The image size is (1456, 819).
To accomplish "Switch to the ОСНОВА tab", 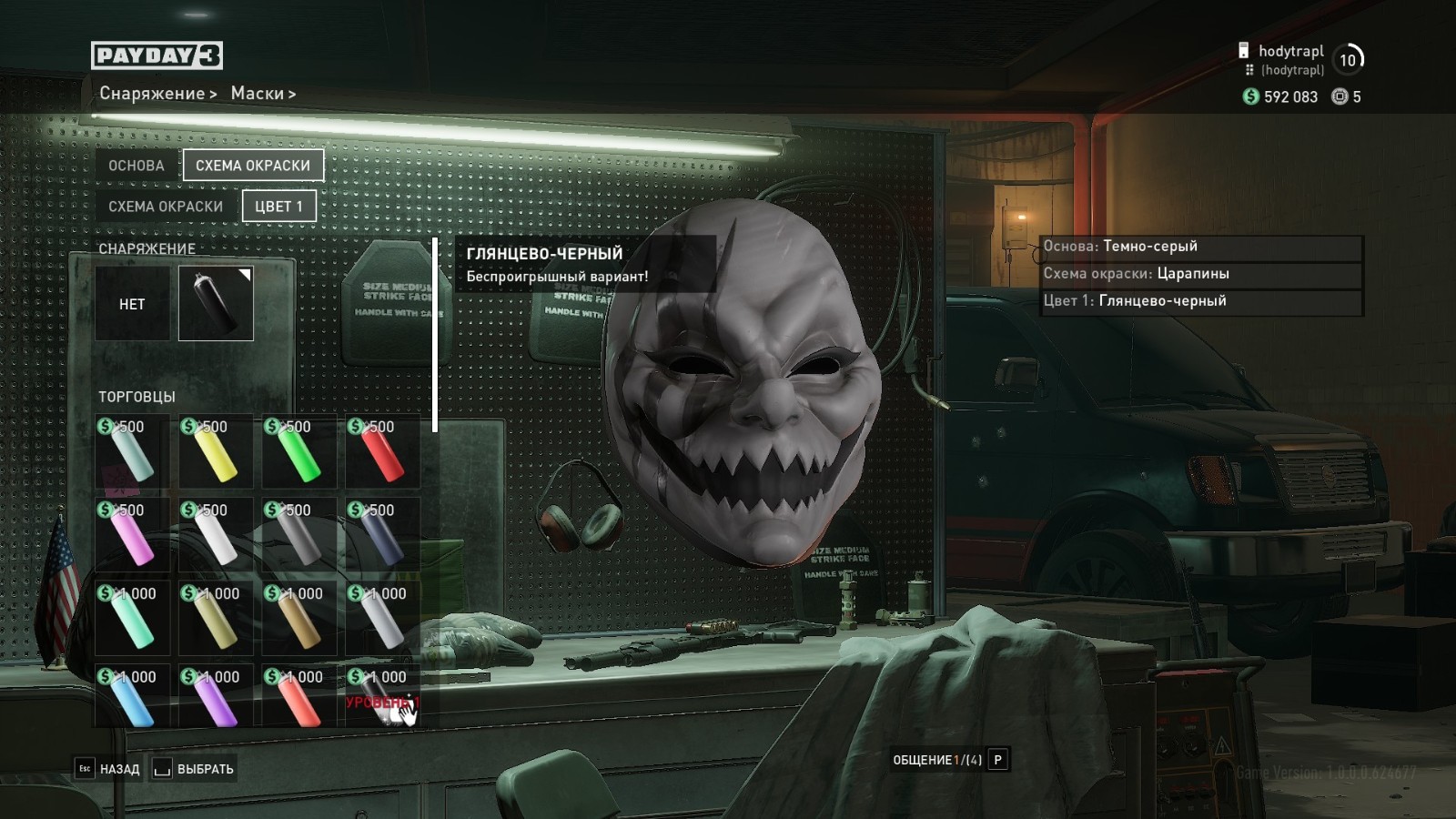I will point(136,166).
